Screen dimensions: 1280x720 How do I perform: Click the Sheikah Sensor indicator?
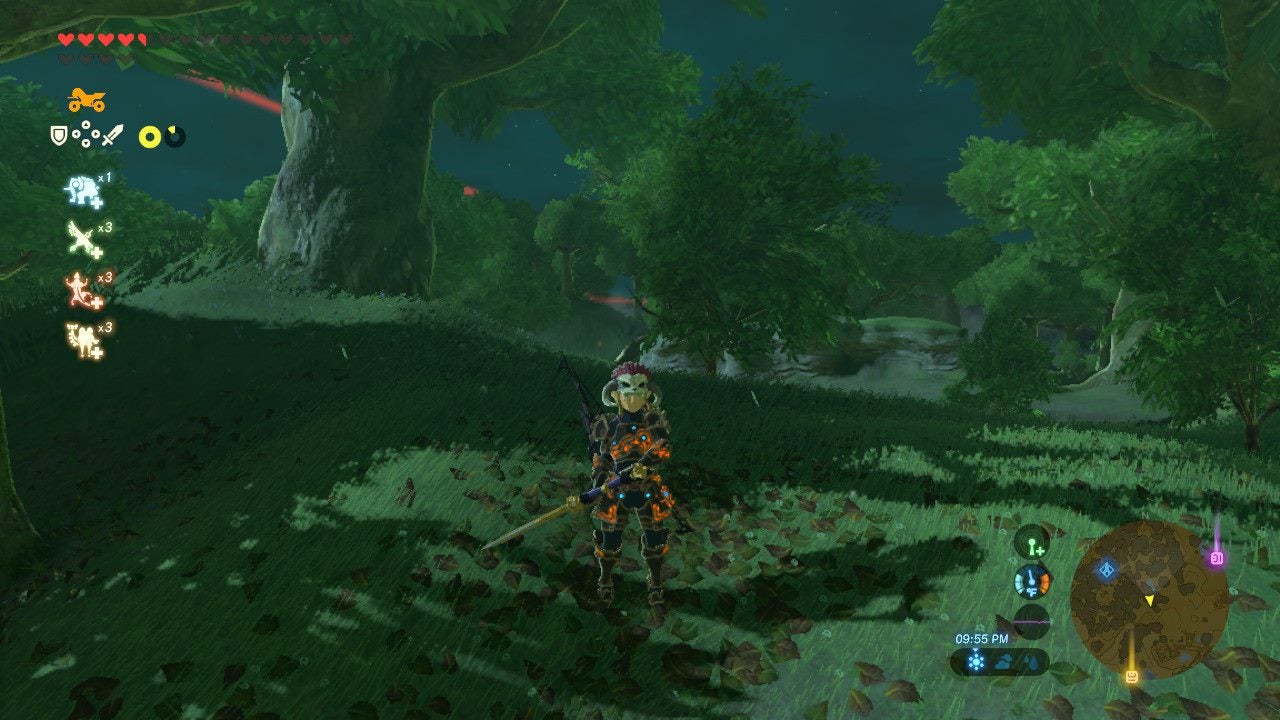tap(1032, 548)
